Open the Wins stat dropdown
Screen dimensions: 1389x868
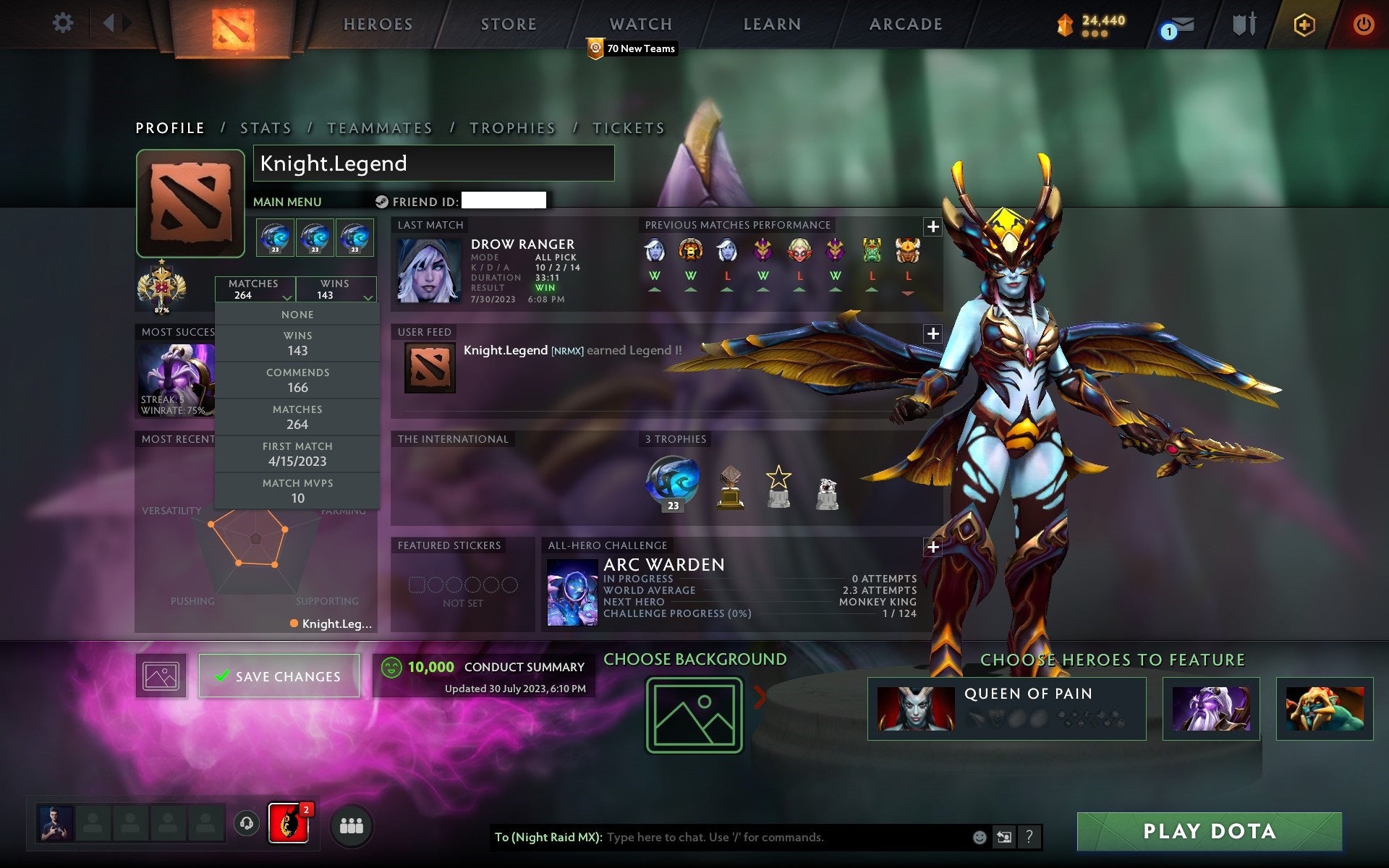tap(337, 289)
